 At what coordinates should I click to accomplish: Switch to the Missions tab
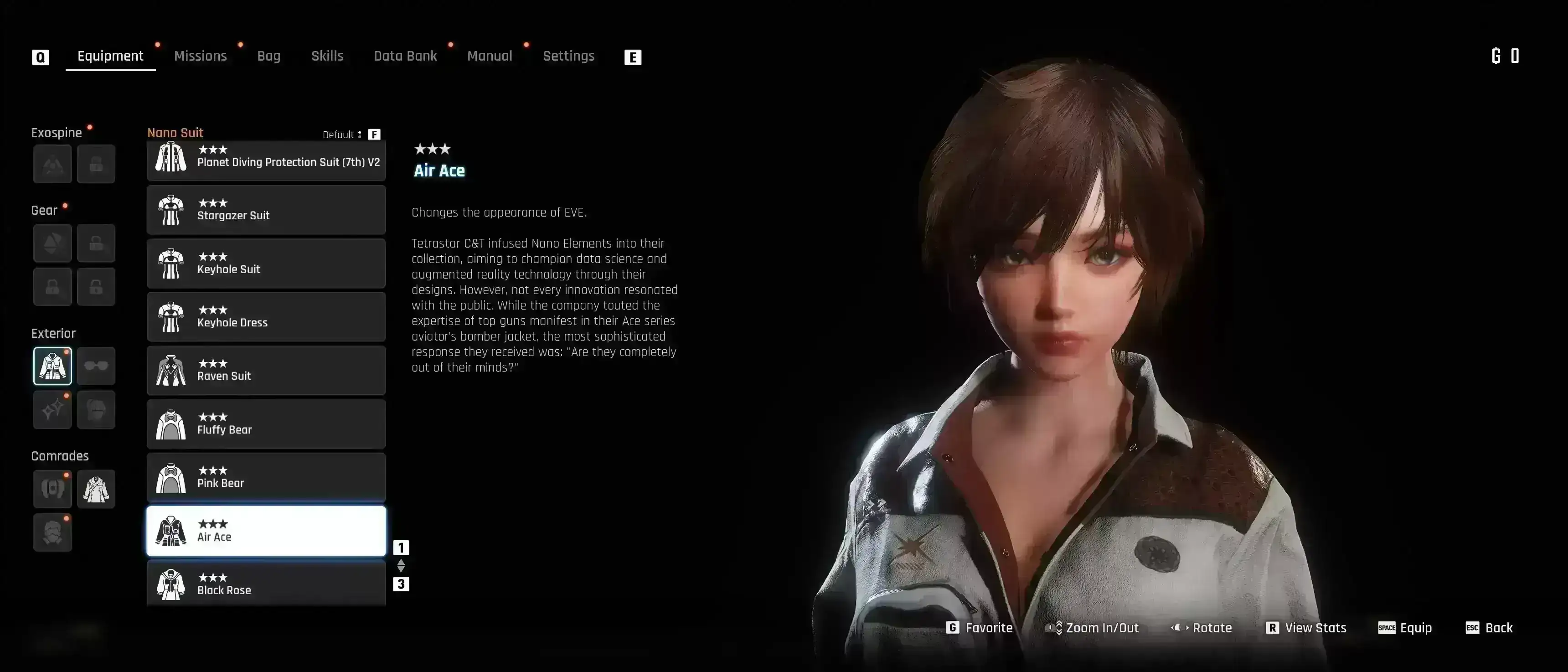(200, 56)
